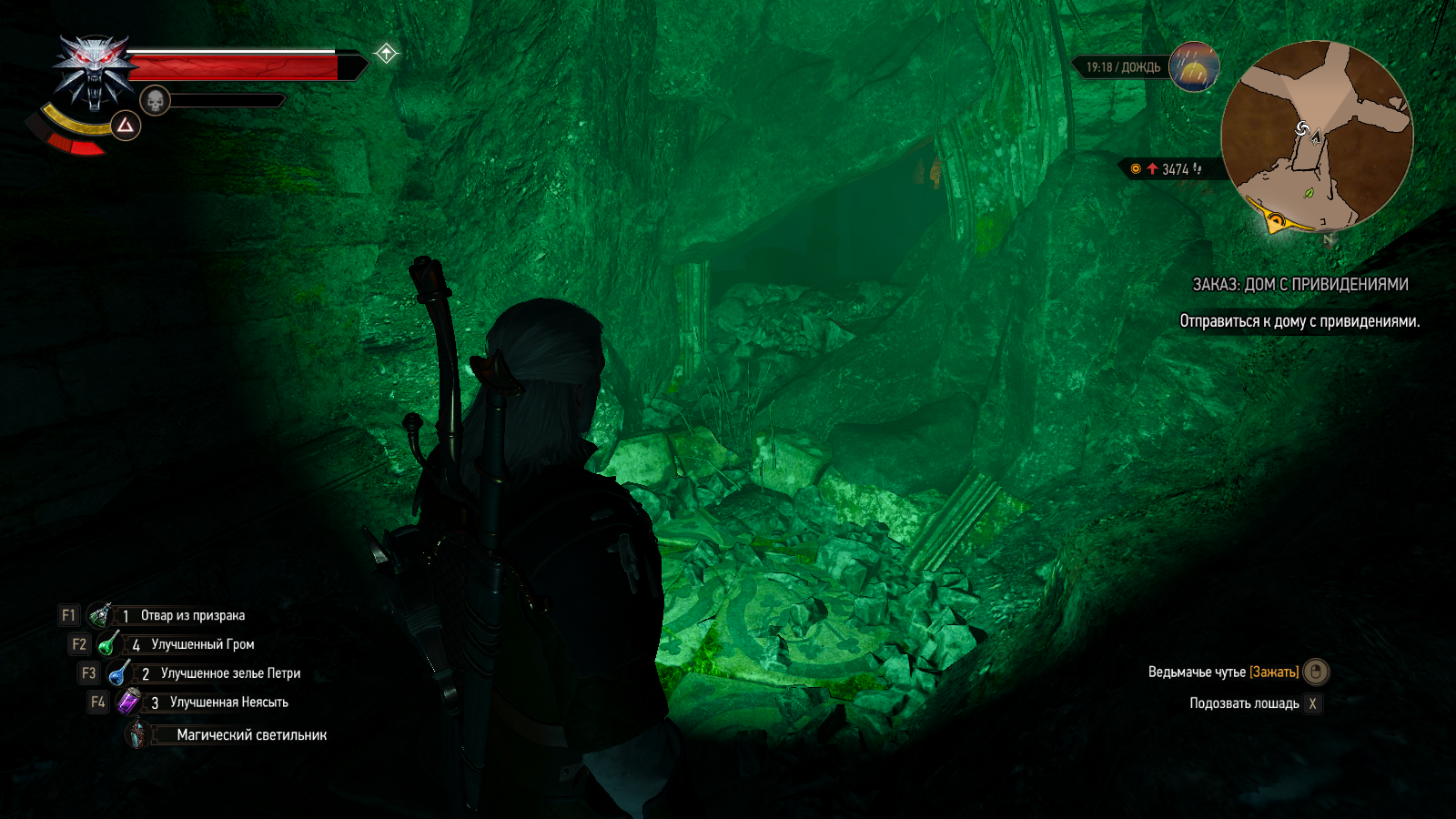Click the skull toxicity icon
The image size is (1456, 819).
[x=156, y=100]
